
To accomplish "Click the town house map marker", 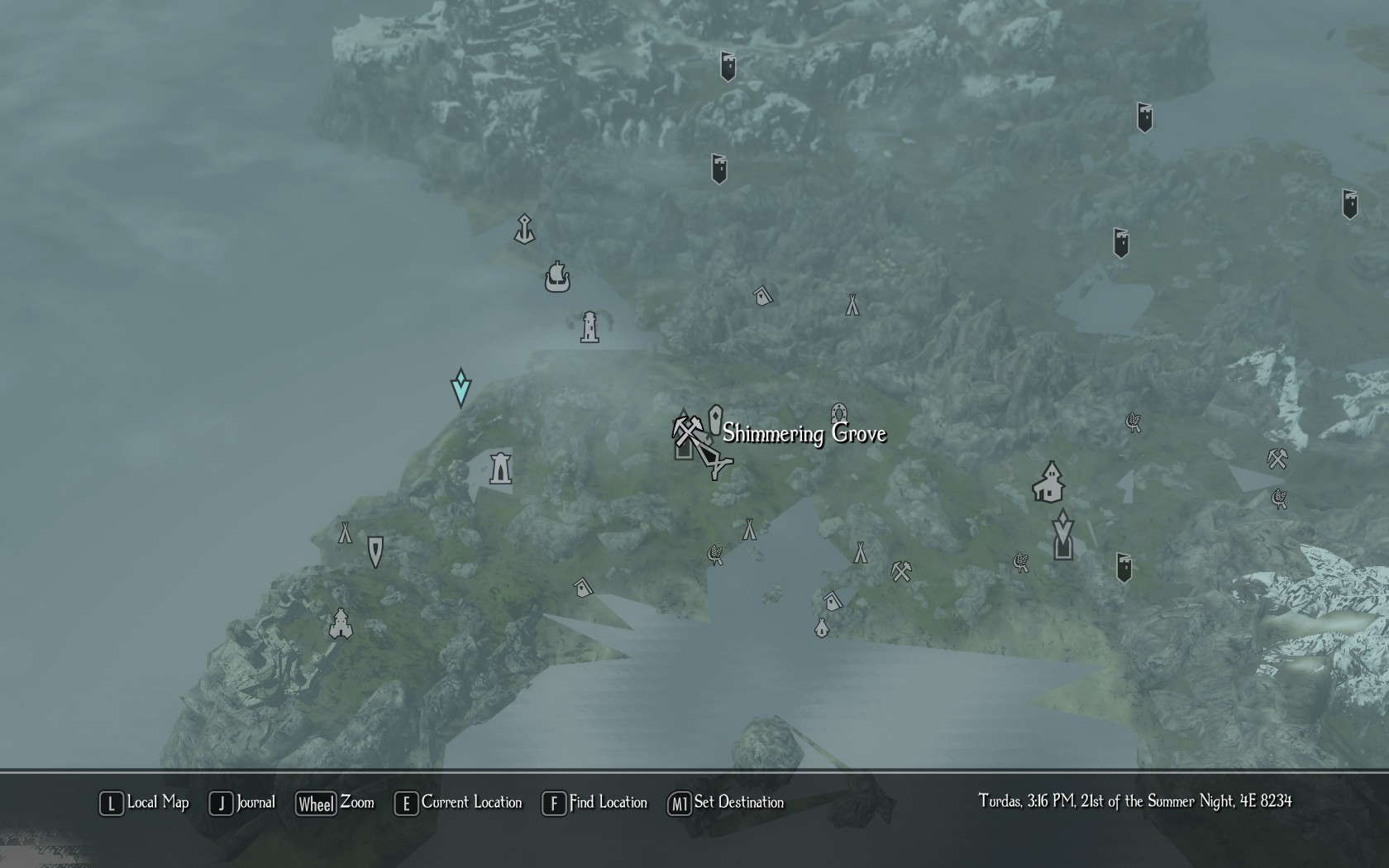I will [1048, 483].
